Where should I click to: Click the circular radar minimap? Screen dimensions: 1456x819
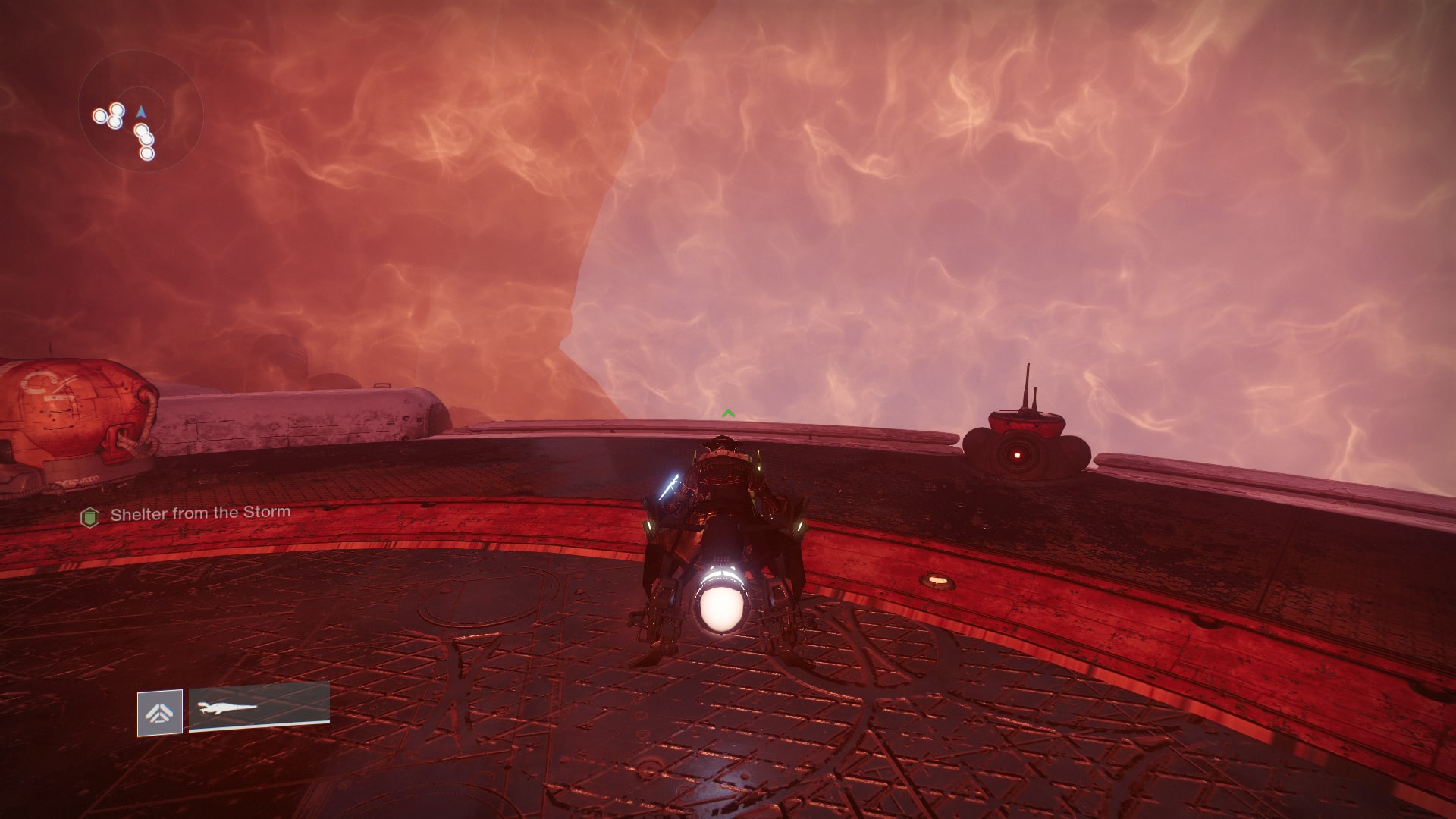click(x=140, y=112)
